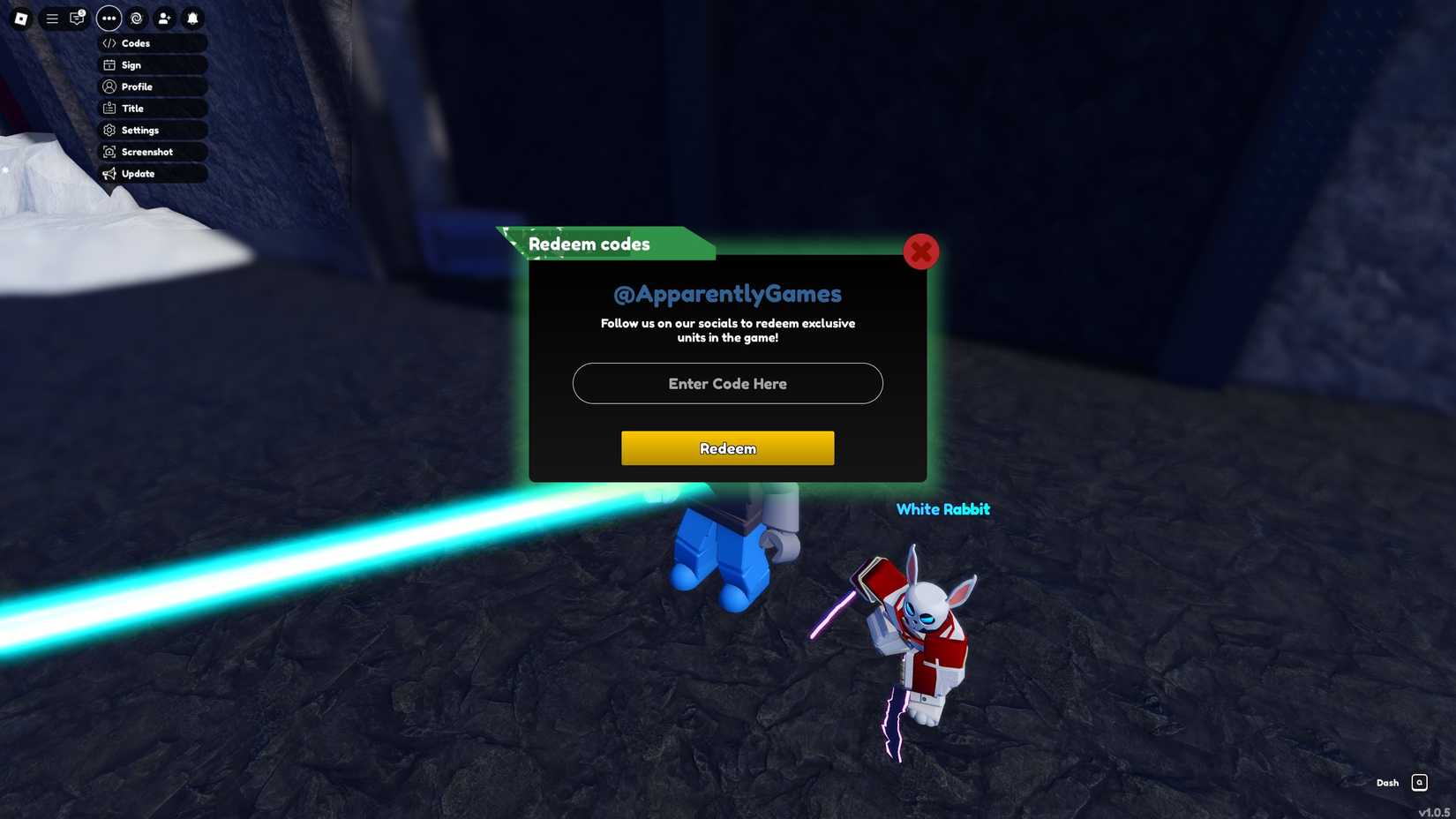This screenshot has width=1456, height=819.
Task: Open the Roblox chat with unread badge
Action: (x=77, y=19)
